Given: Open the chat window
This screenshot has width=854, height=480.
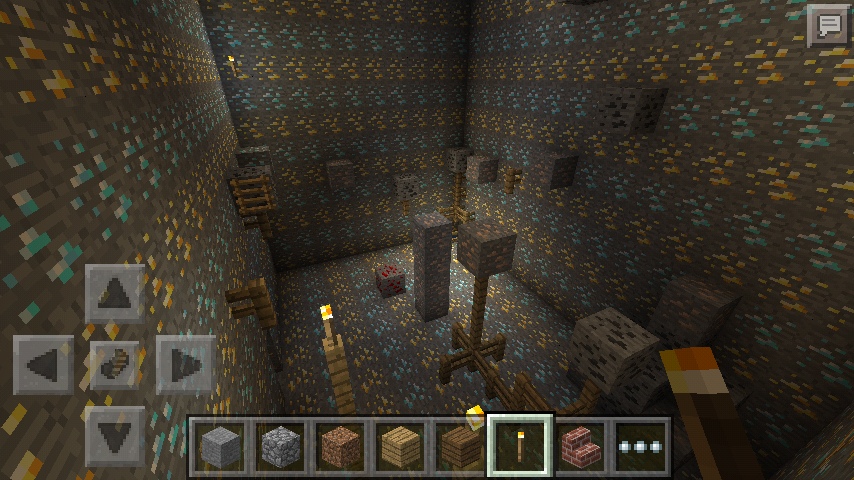Looking at the screenshot, I should [x=827, y=26].
